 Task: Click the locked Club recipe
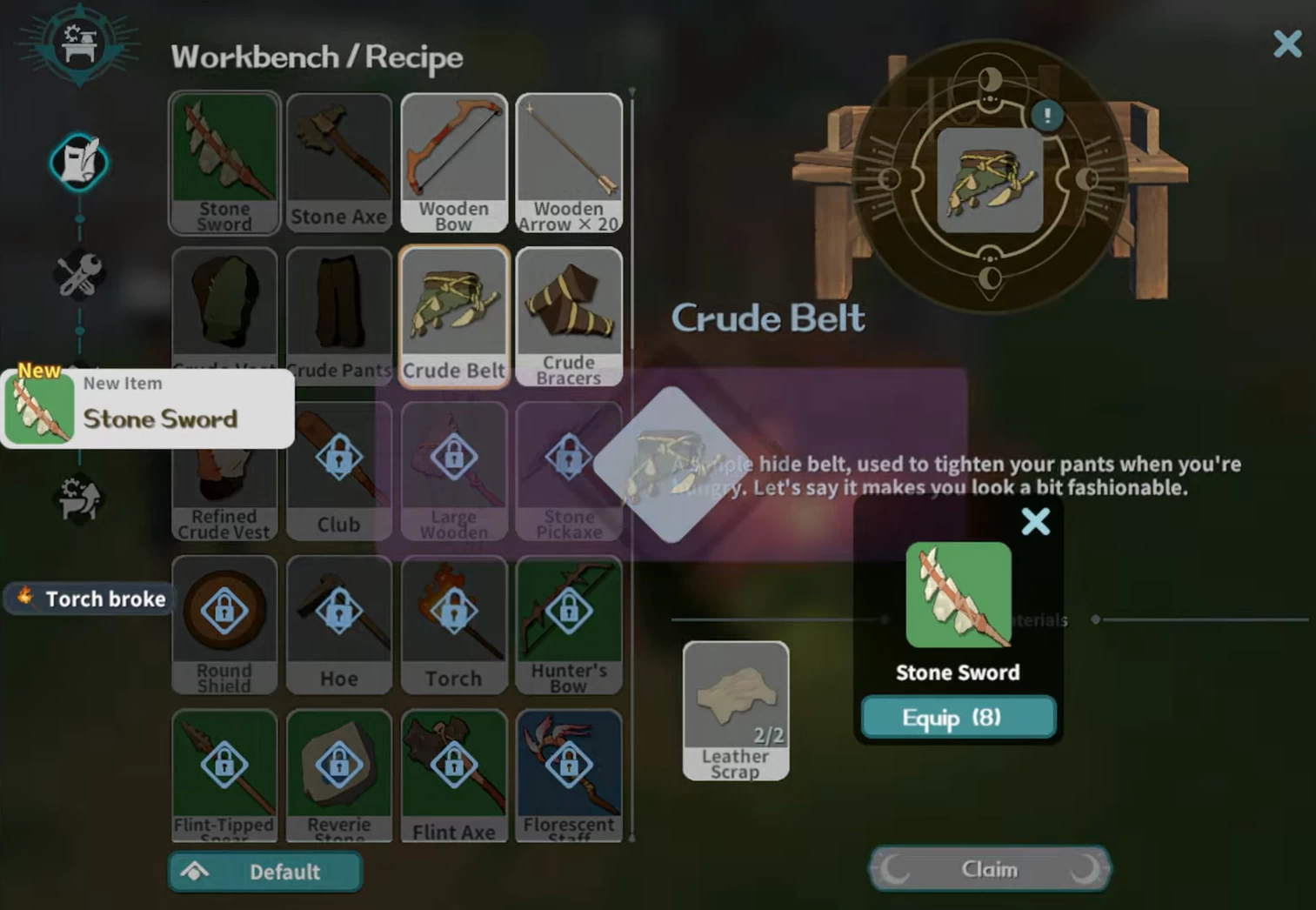339,470
